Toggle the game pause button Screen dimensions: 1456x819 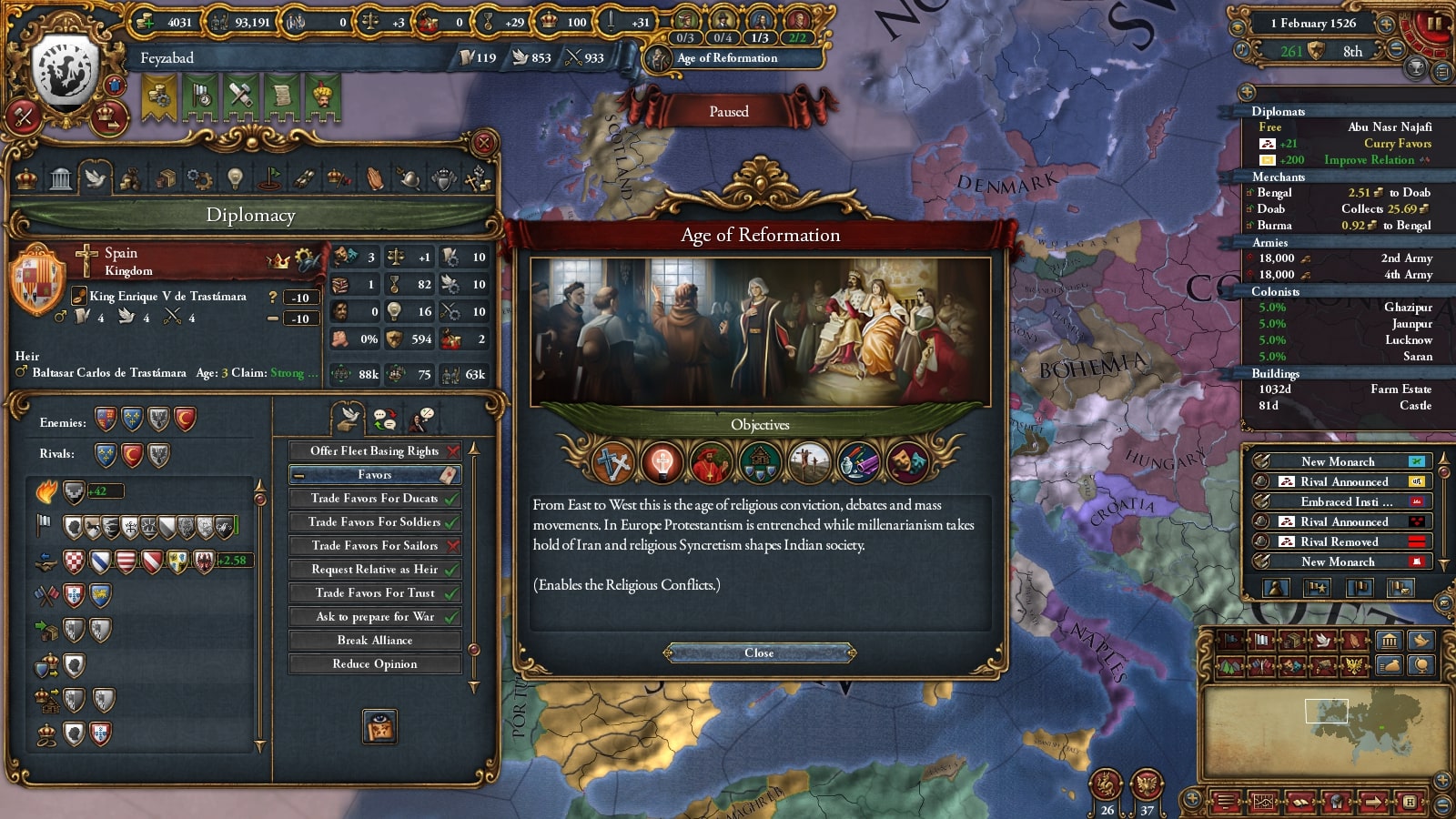(x=1434, y=24)
